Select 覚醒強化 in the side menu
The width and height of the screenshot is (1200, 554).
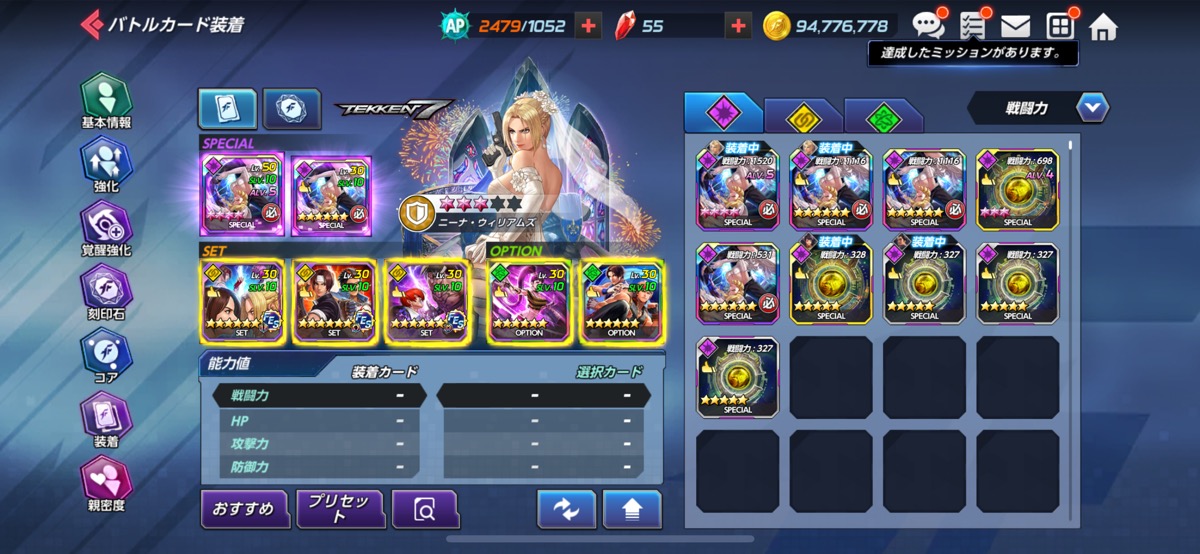tap(105, 230)
